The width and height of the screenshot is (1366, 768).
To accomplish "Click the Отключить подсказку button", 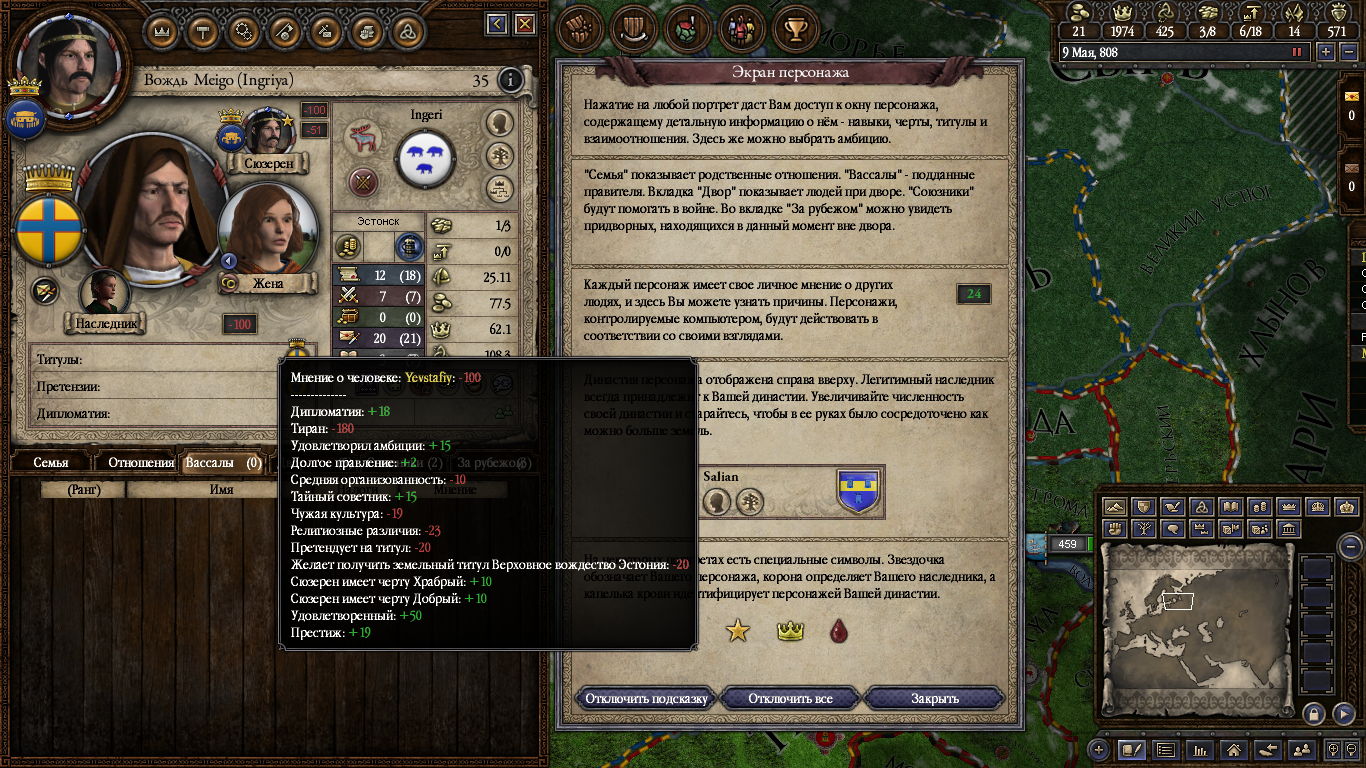I will [x=647, y=698].
